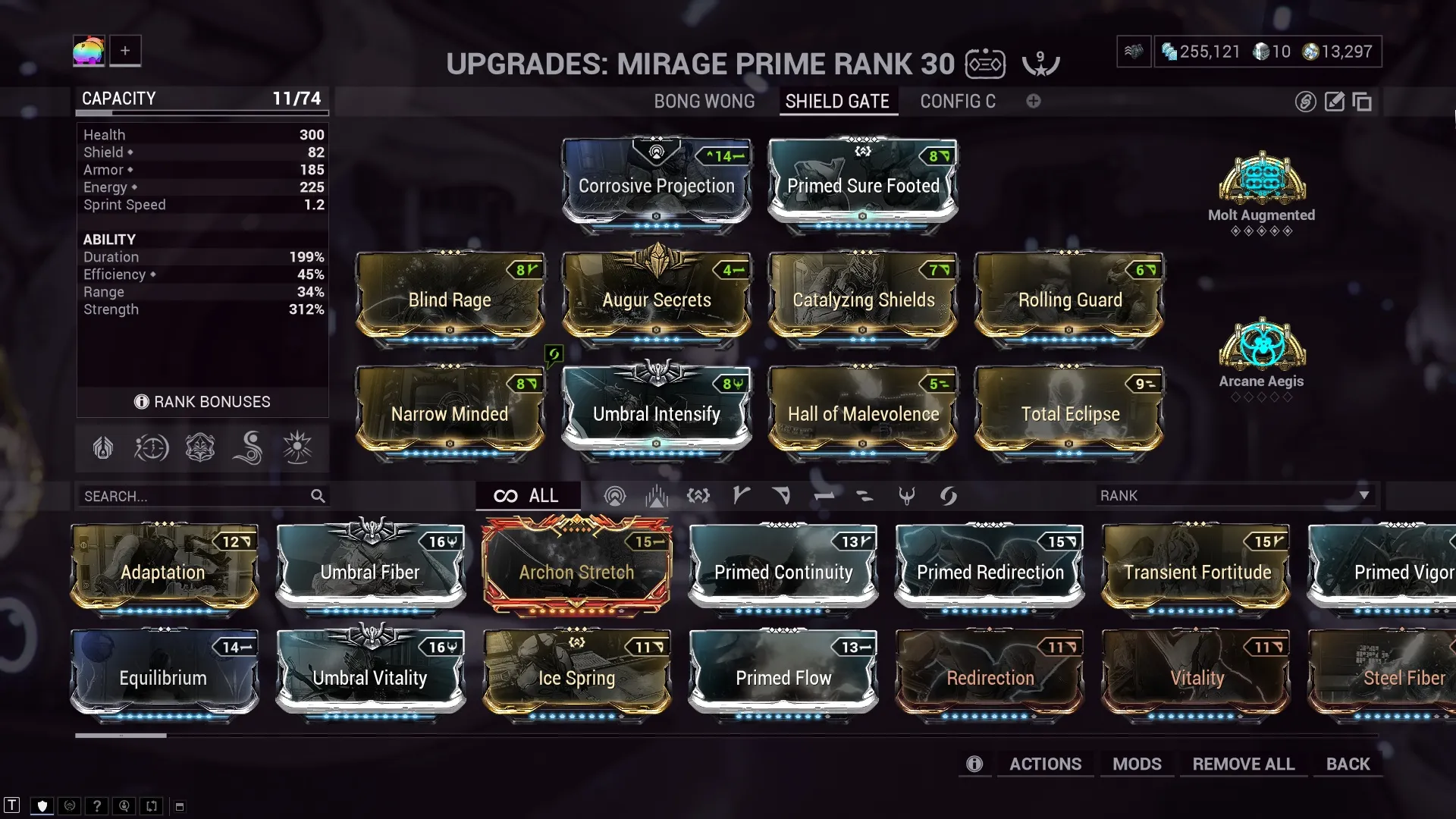
Task: Rename config using the edit pencil icon
Action: tap(1334, 102)
